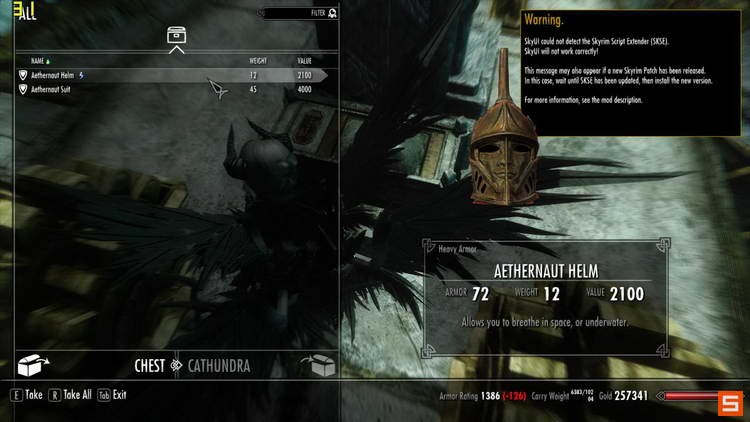Sort the list by Weight column header
This screenshot has height=422, width=750.
[258, 61]
